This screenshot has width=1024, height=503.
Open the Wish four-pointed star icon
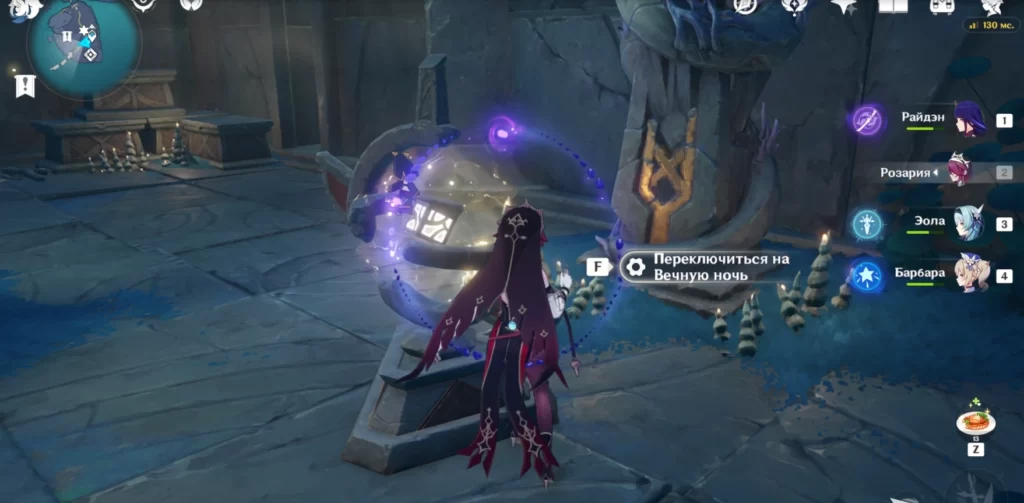843,6
